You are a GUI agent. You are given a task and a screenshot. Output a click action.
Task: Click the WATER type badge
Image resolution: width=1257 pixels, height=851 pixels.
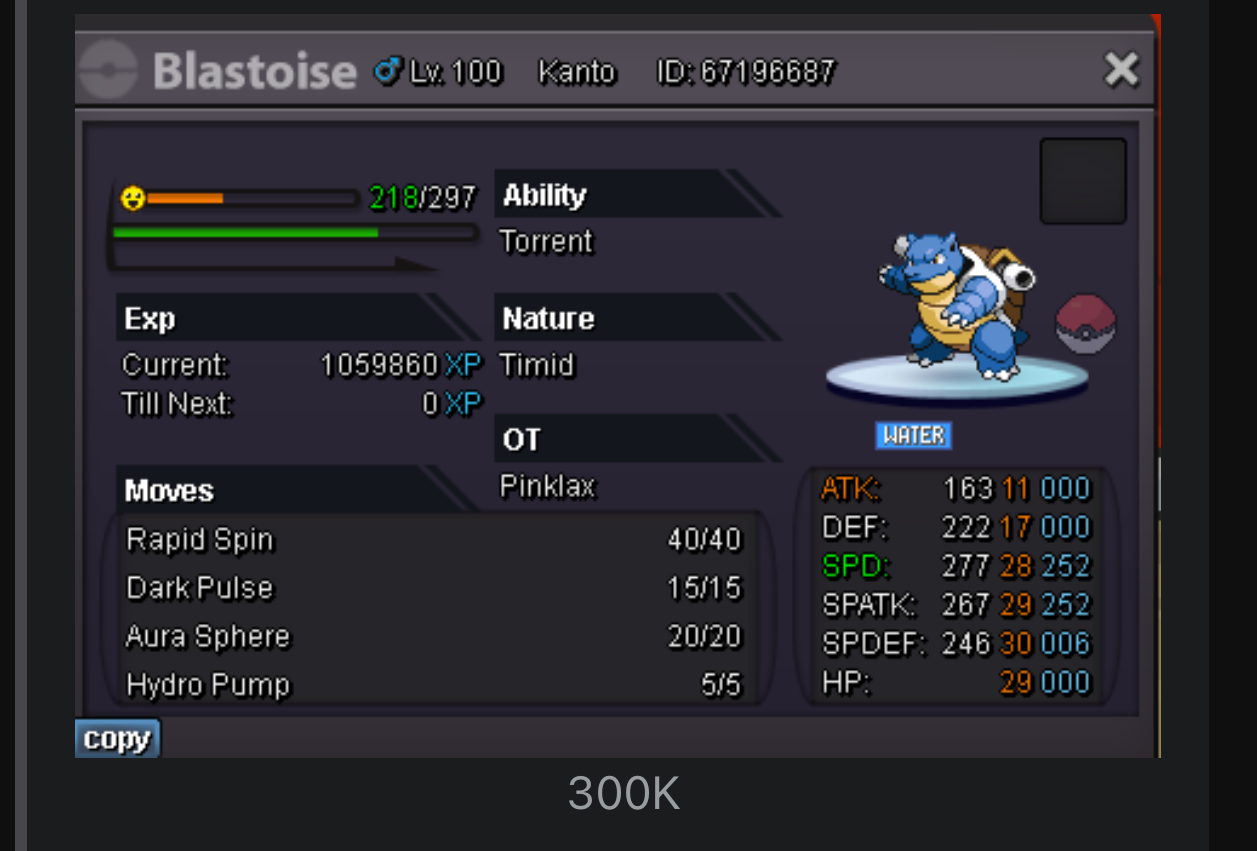pyautogui.click(x=913, y=435)
